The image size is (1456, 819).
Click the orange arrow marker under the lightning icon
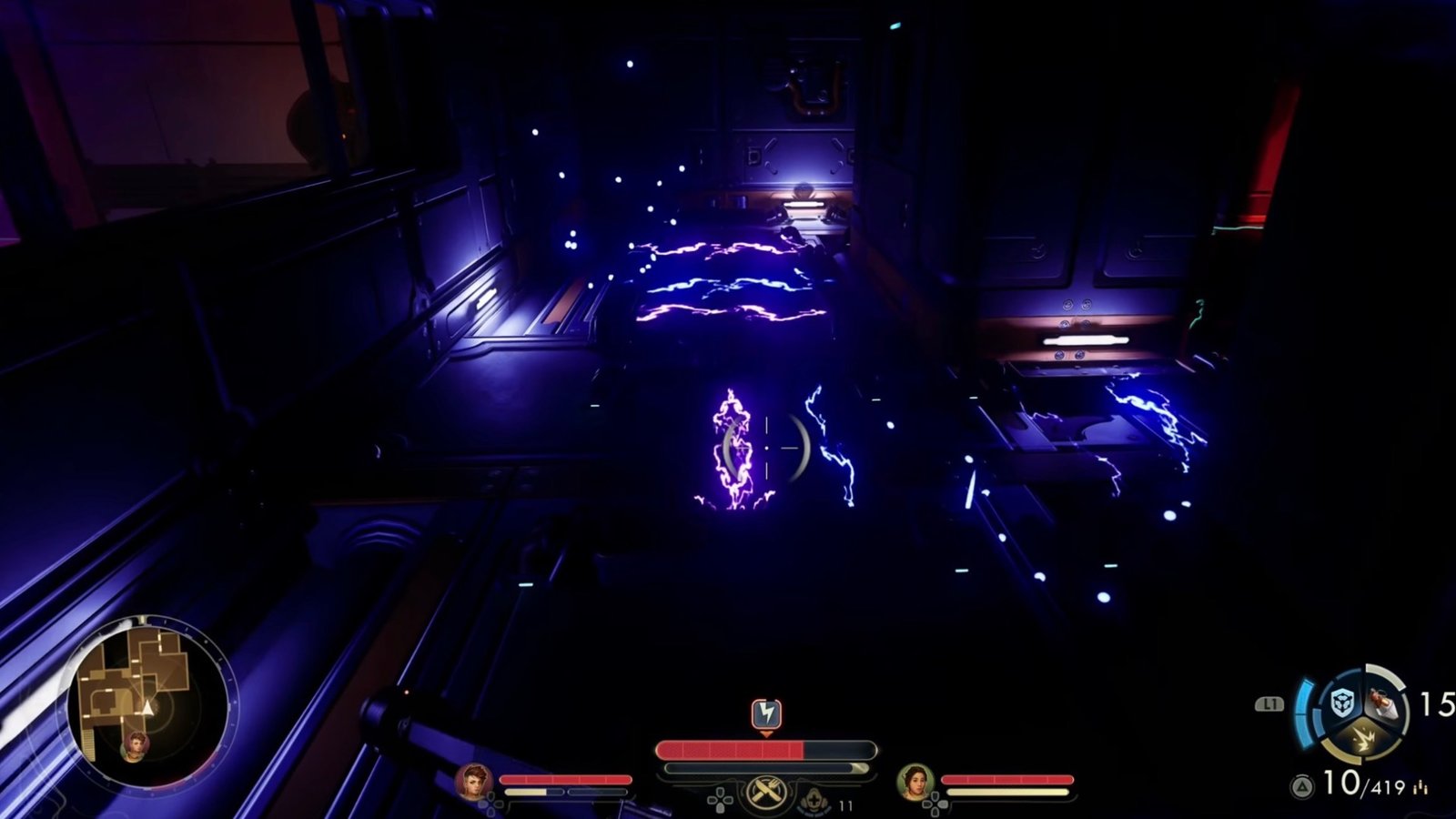point(768,734)
